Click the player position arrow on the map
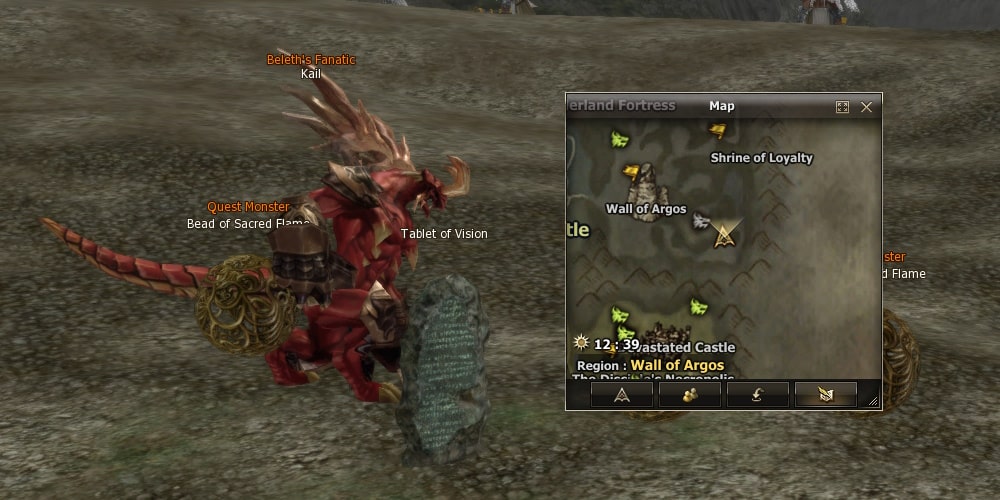 coord(724,236)
